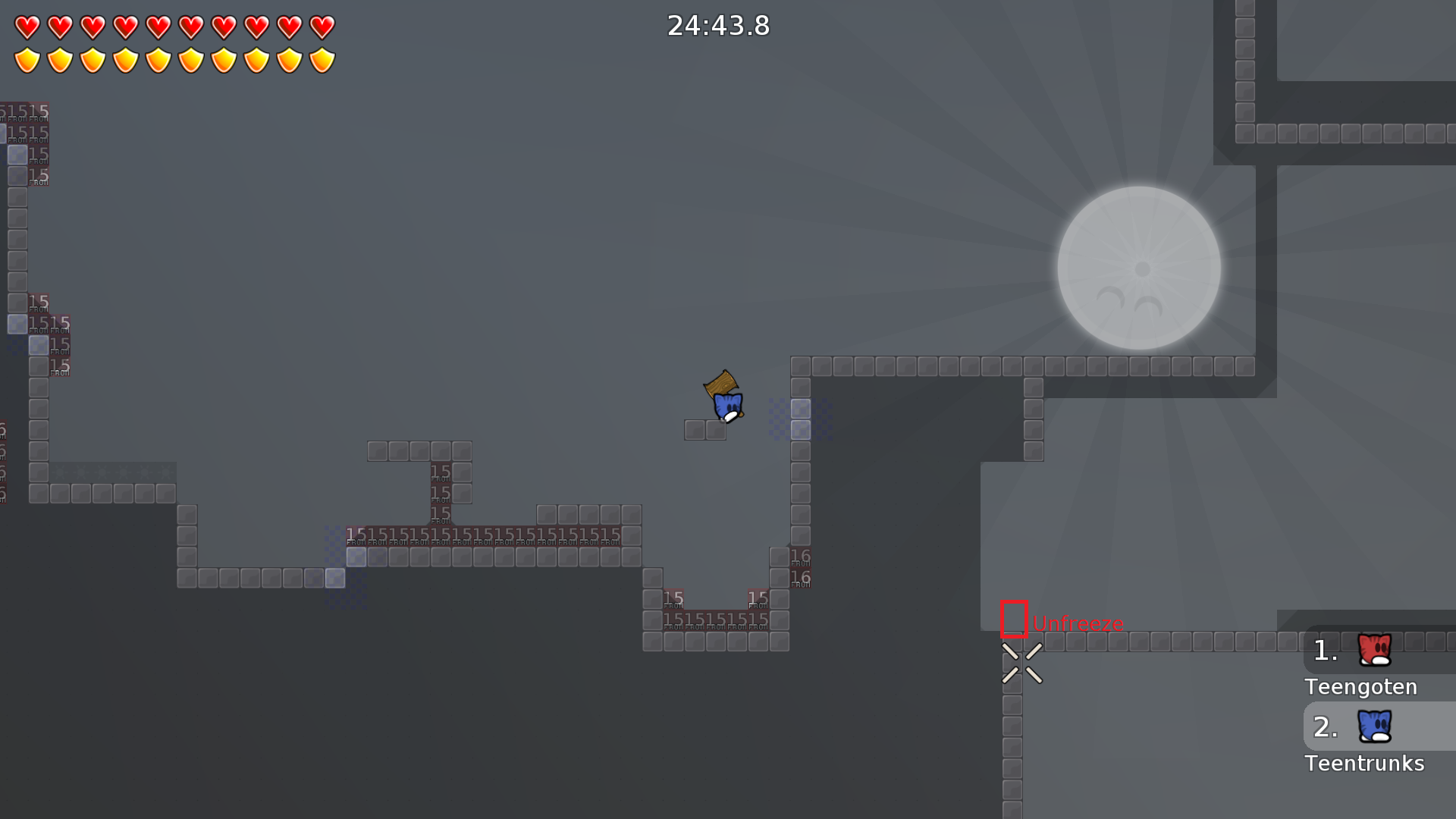
Task: Click the red tee avatar beside rank 1
Action: click(1373, 648)
